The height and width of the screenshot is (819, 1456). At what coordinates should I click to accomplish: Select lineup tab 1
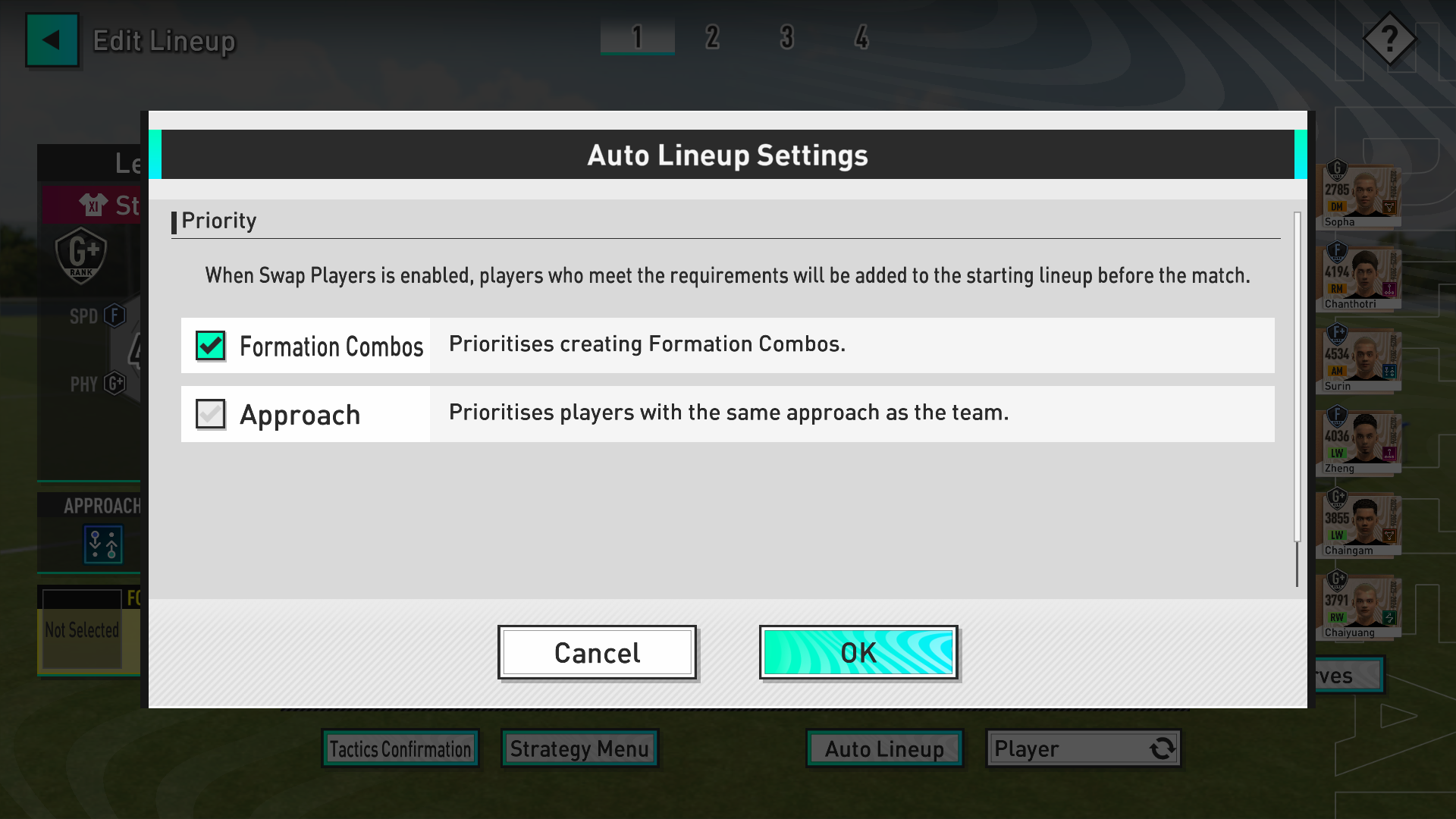tap(637, 36)
